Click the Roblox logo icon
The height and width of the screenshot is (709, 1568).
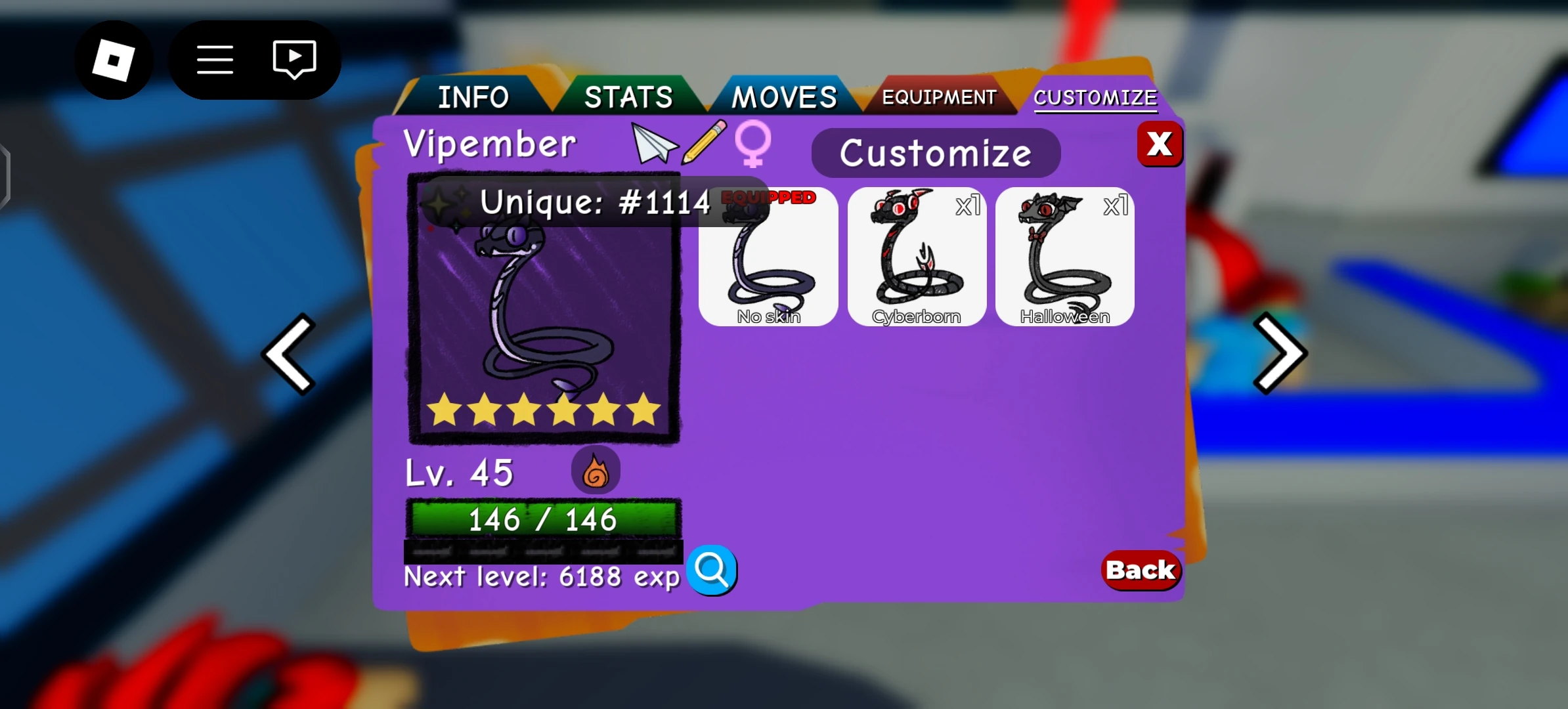pos(114,59)
